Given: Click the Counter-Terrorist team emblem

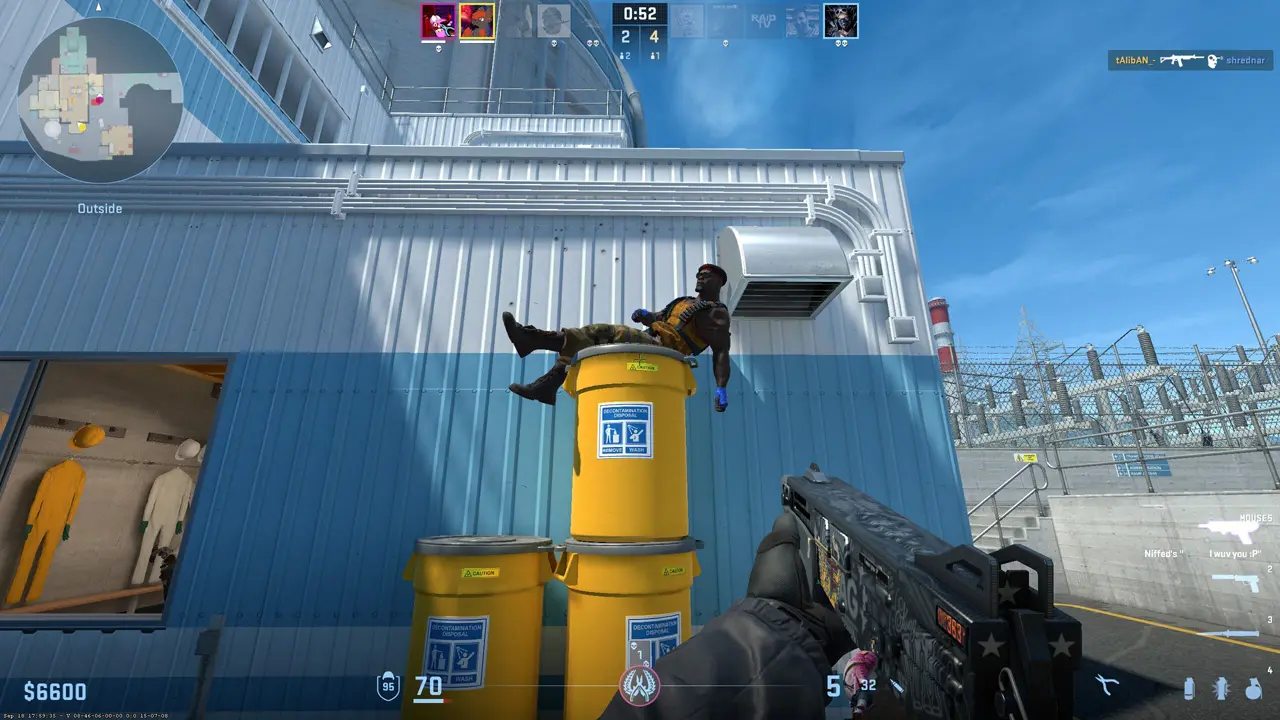Looking at the screenshot, I should point(638,686).
